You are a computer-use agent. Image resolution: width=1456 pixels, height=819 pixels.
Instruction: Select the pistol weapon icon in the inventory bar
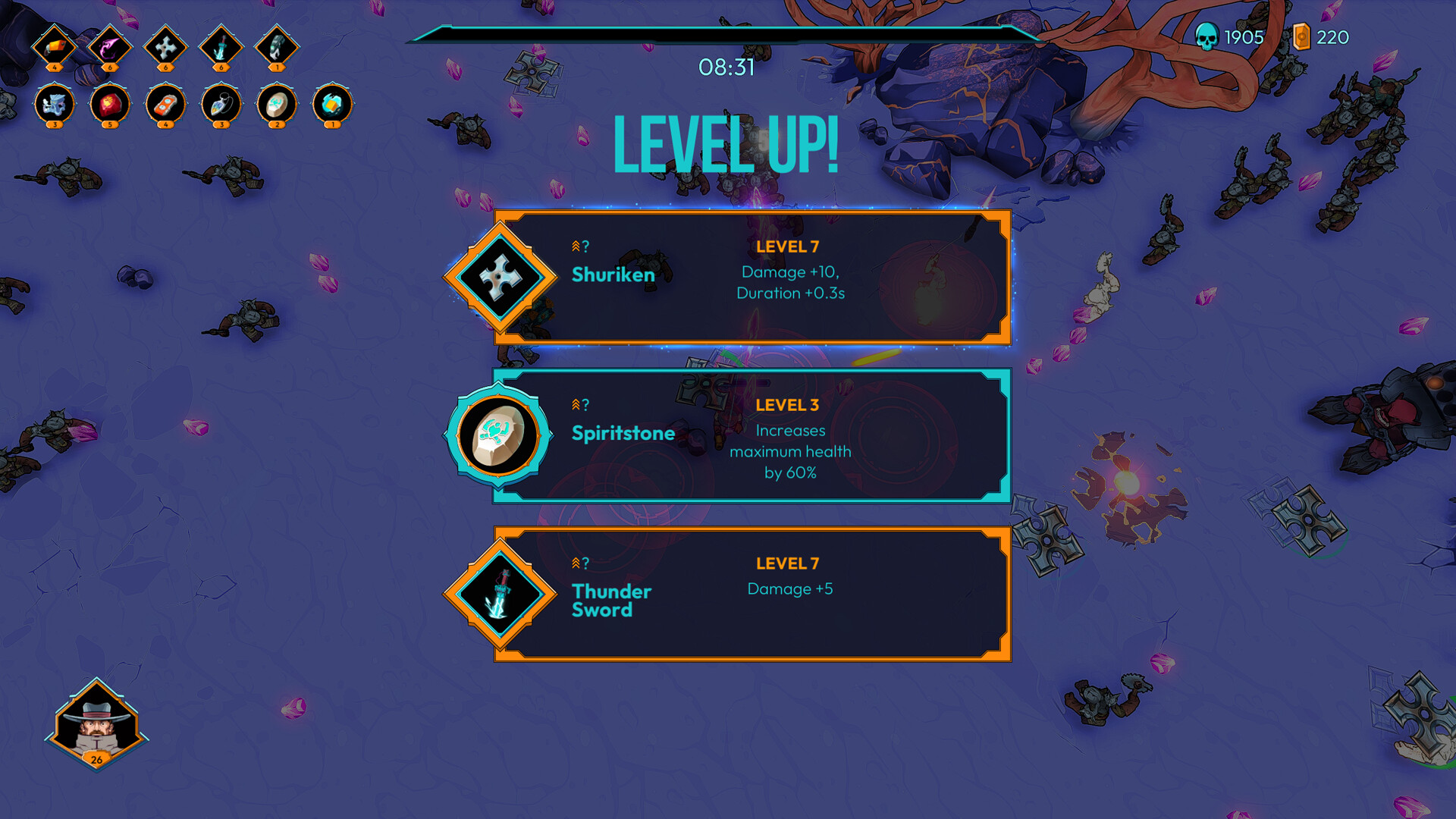tap(55, 48)
